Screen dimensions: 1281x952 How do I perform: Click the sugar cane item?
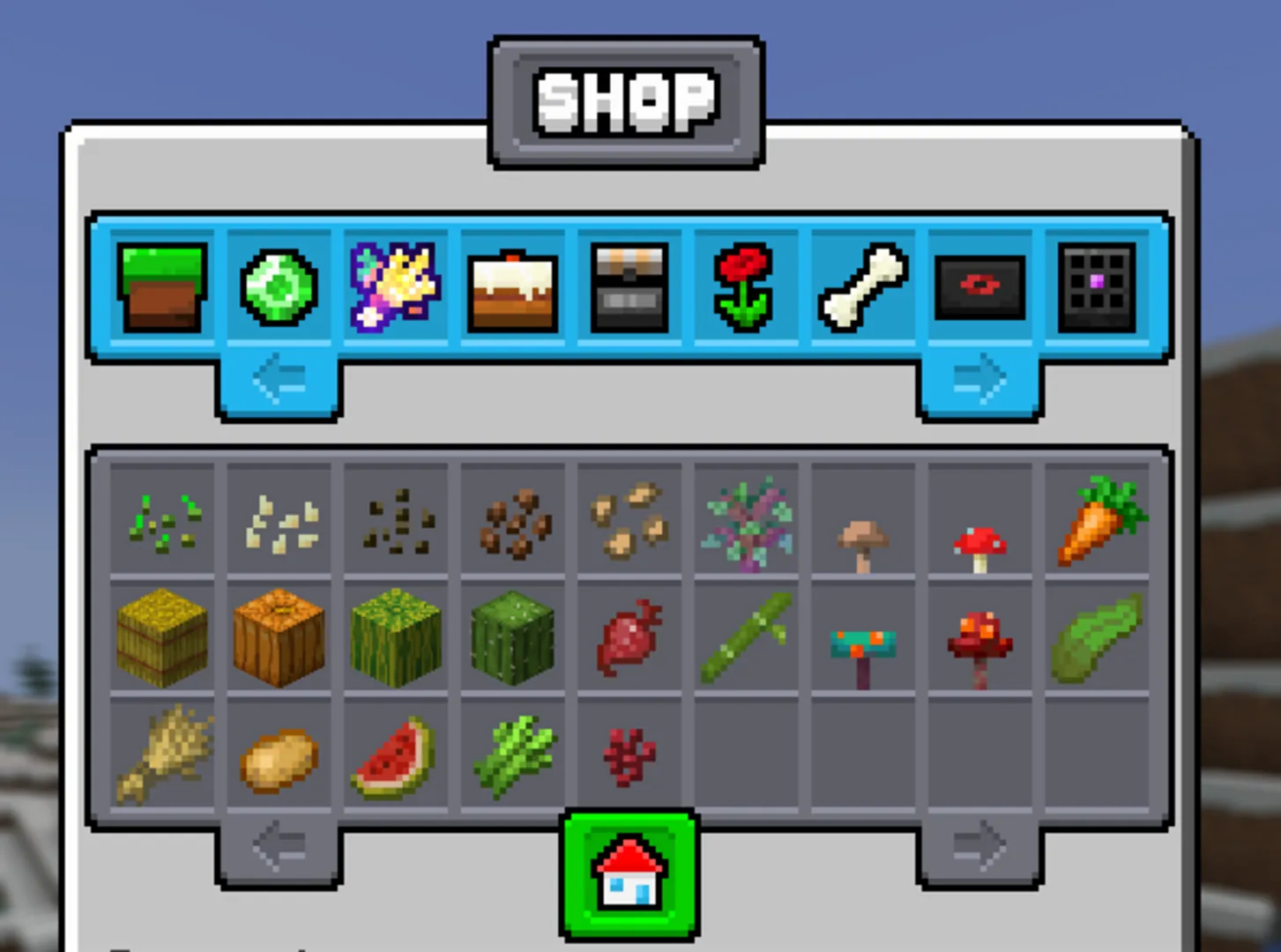pyautogui.click(x=747, y=637)
